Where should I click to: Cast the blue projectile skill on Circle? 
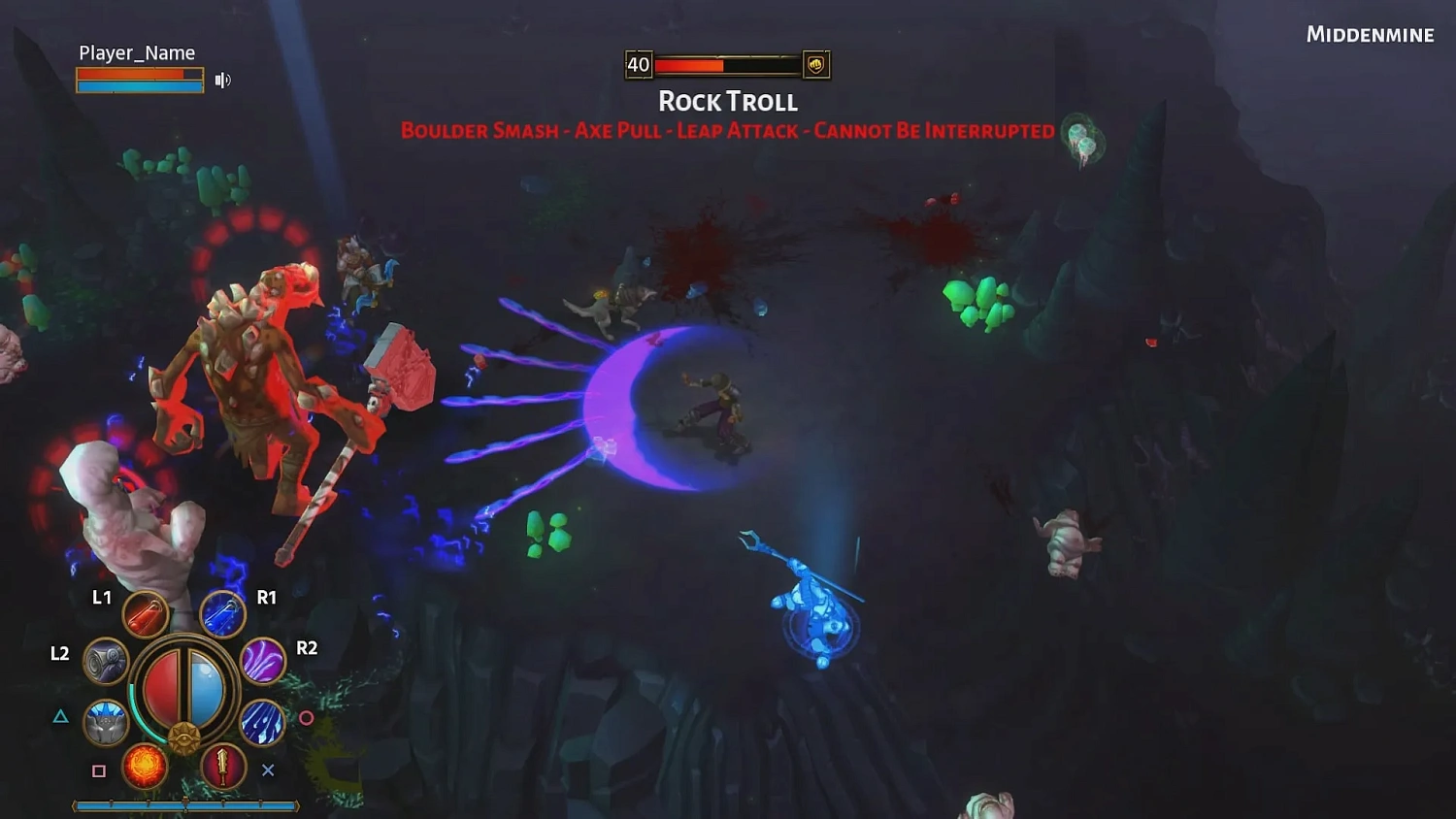point(265,725)
